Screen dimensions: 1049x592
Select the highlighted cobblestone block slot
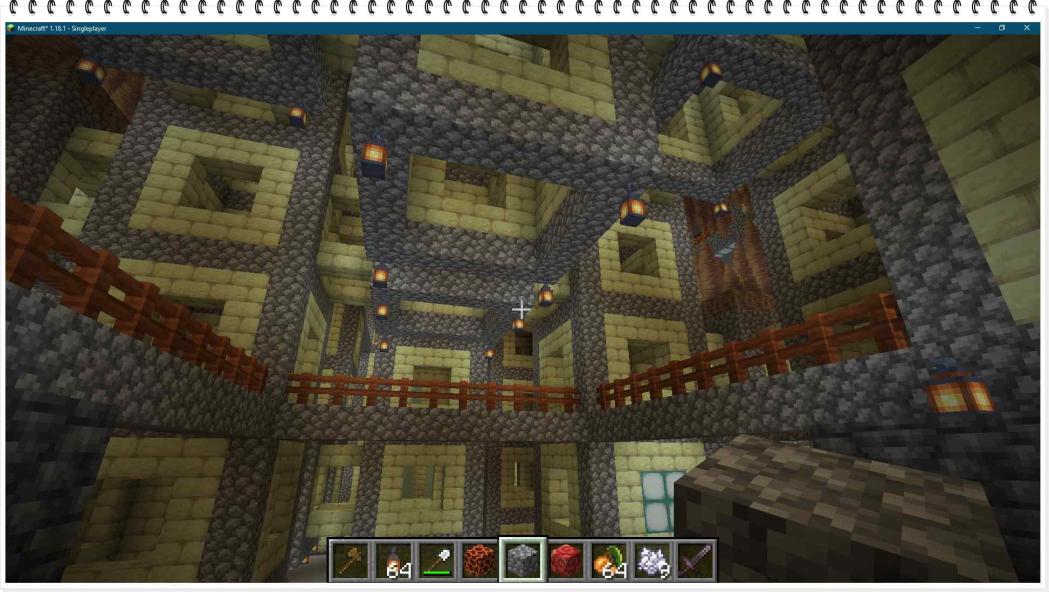(x=523, y=561)
